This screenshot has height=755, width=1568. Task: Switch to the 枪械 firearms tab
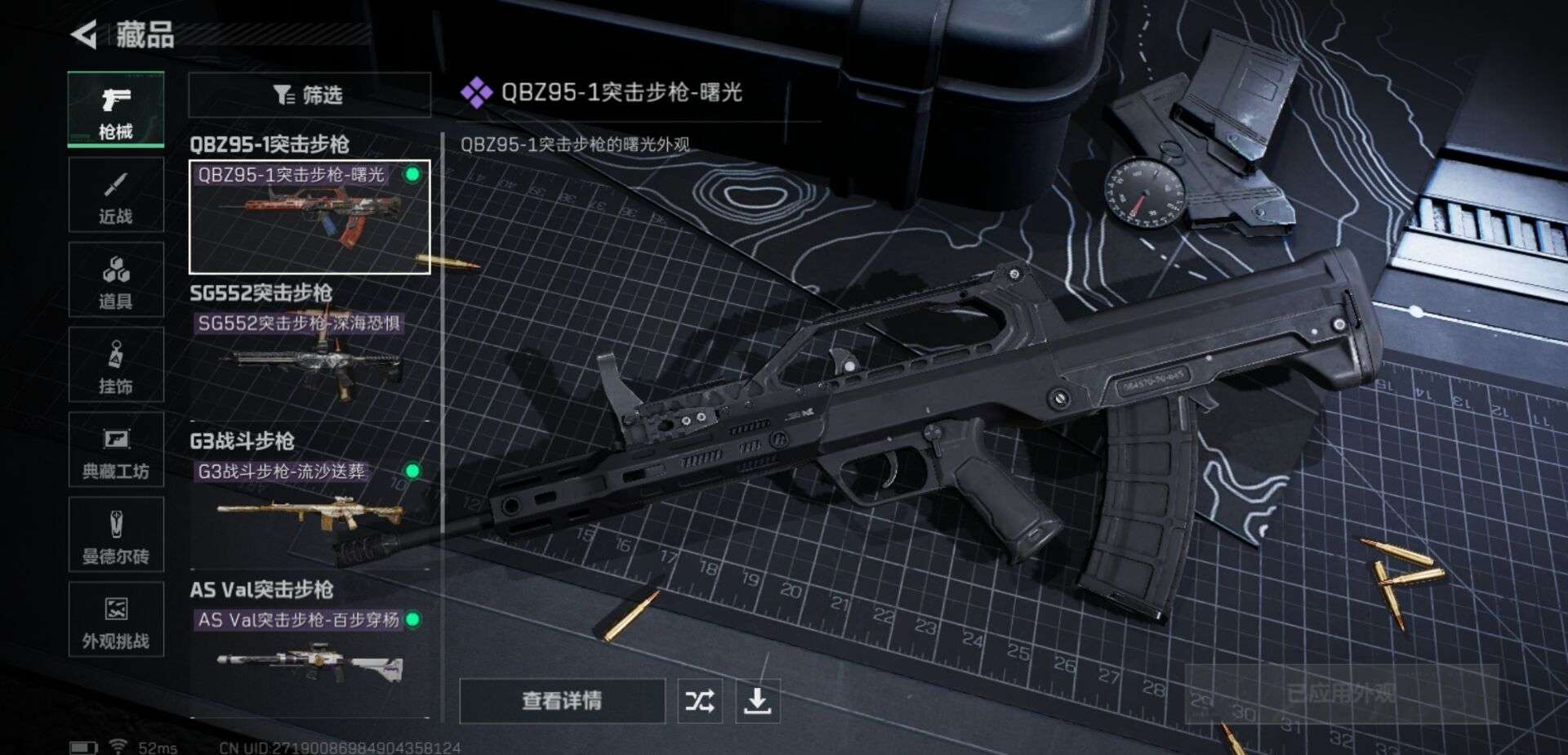(x=116, y=106)
